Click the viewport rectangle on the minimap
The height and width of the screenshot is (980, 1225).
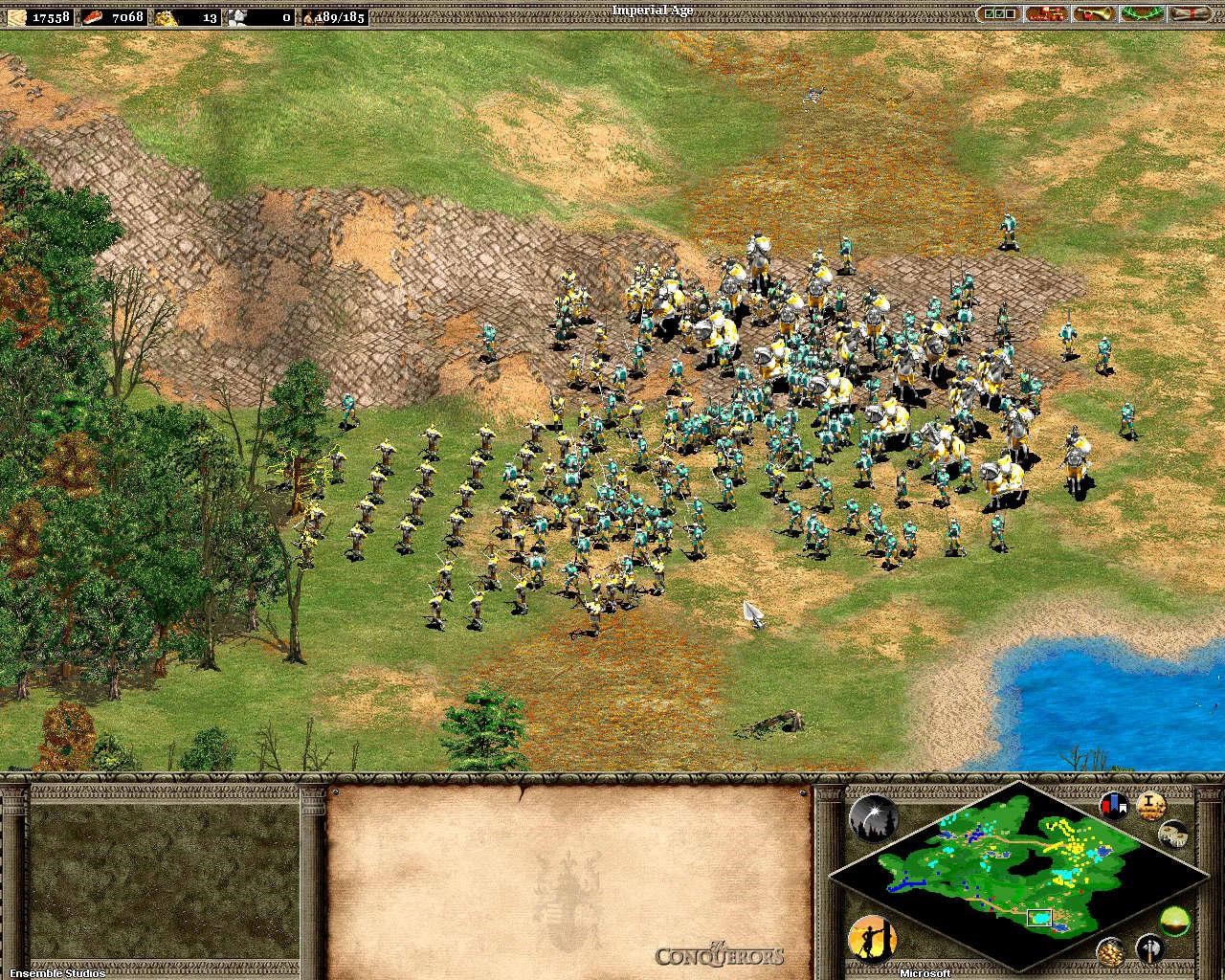[x=1039, y=917]
